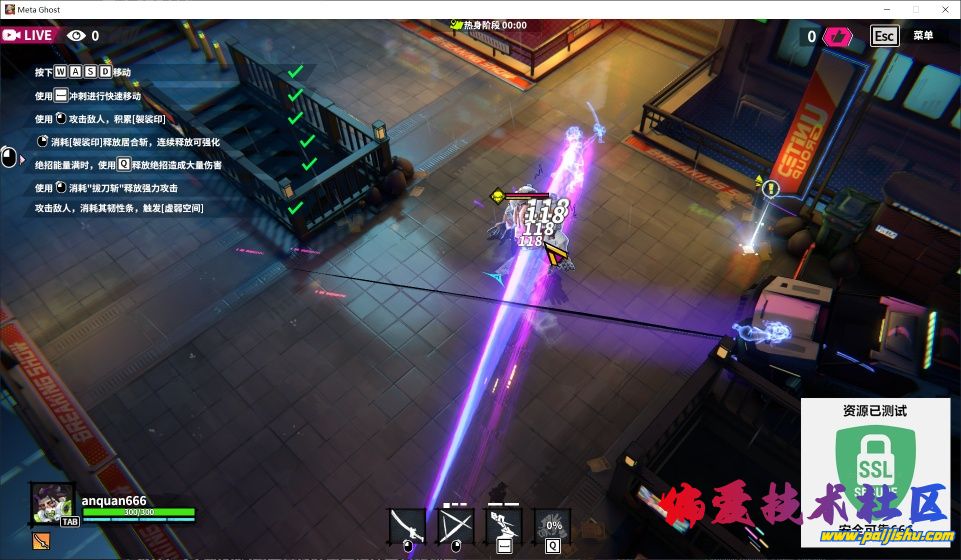Use the dash skill icon
The image size is (961, 560).
tap(503, 525)
